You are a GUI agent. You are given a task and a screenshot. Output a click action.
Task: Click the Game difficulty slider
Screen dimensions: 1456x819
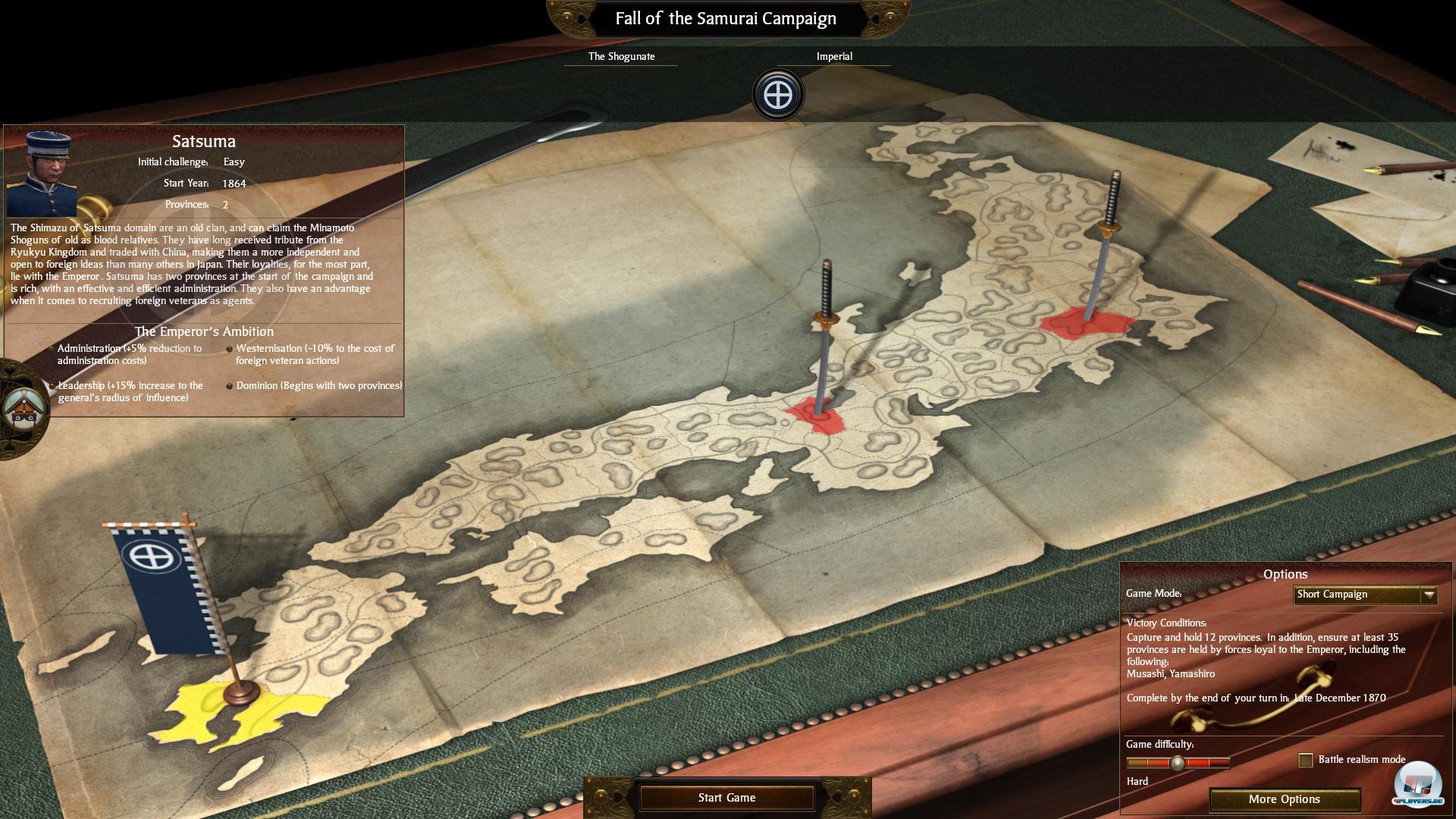pos(1178,763)
